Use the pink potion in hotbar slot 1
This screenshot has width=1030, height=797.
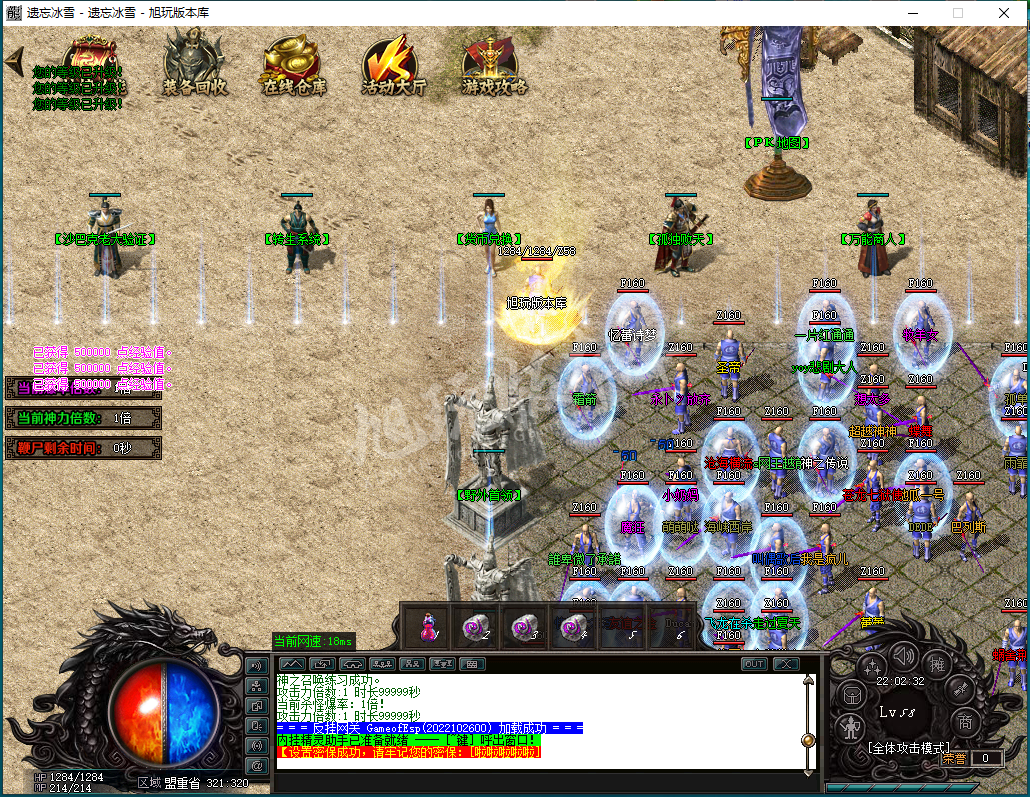coord(429,628)
